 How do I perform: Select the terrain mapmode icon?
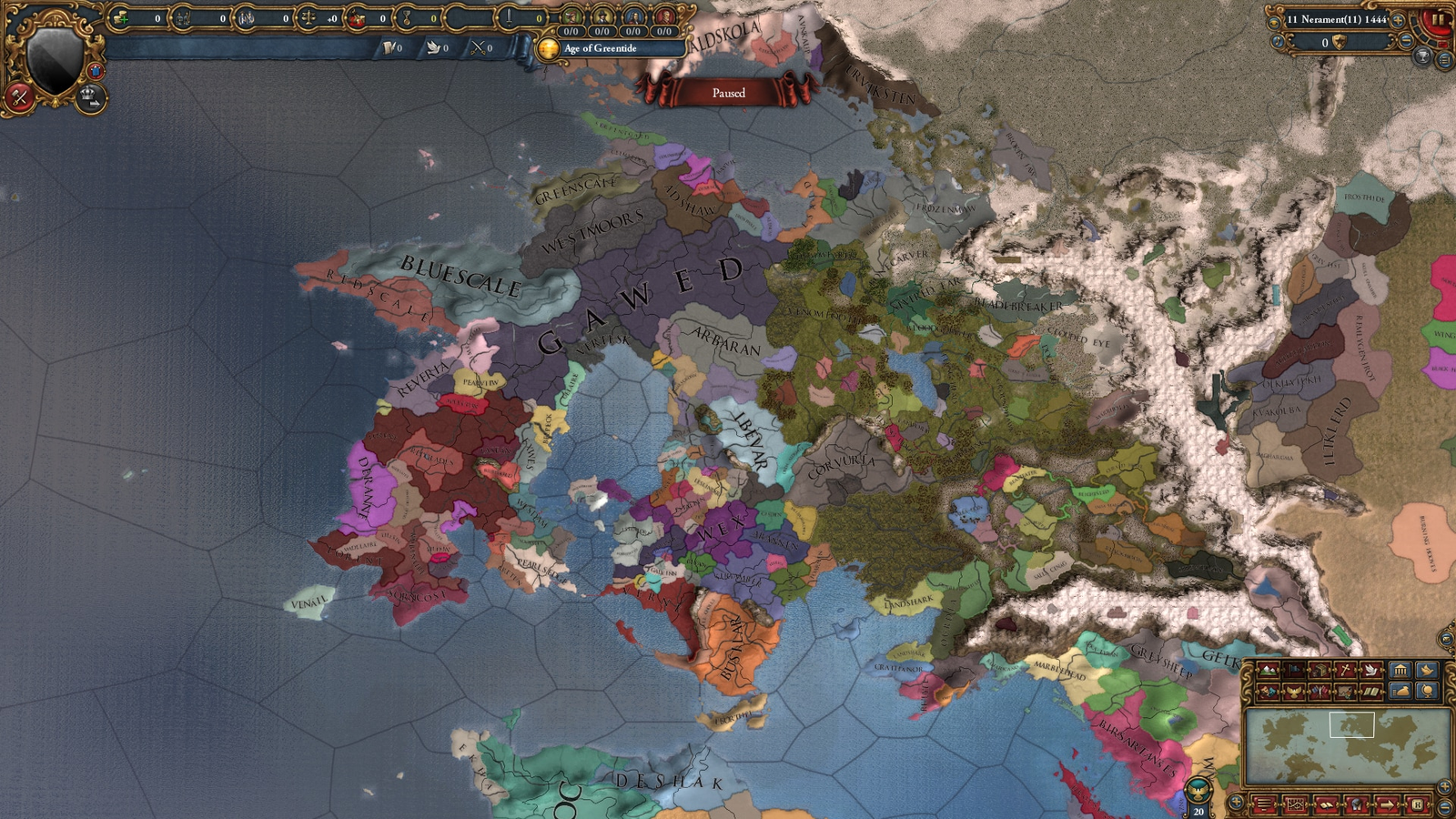(x=1269, y=670)
